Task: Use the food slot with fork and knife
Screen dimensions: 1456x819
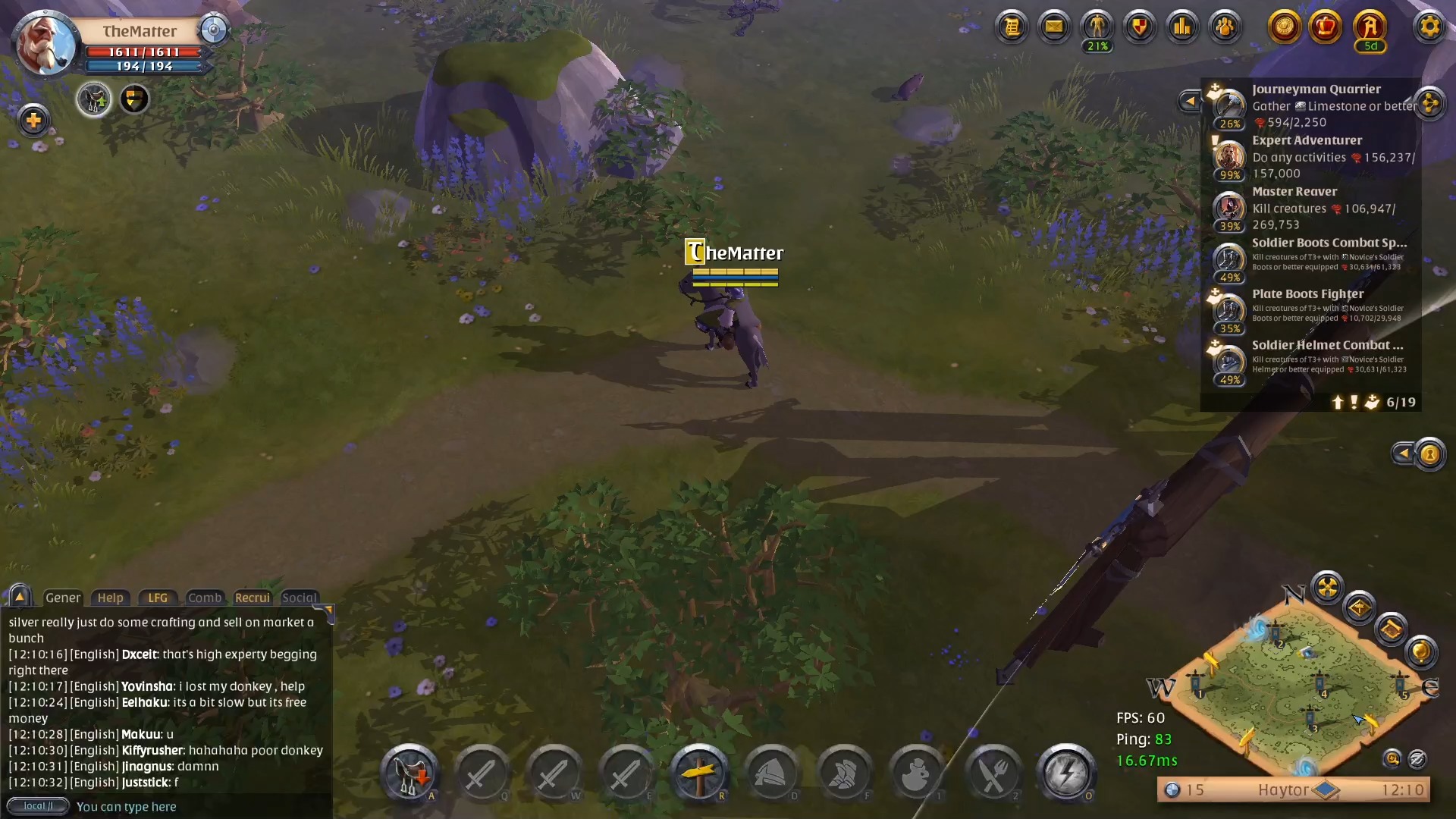Action: coord(993,773)
